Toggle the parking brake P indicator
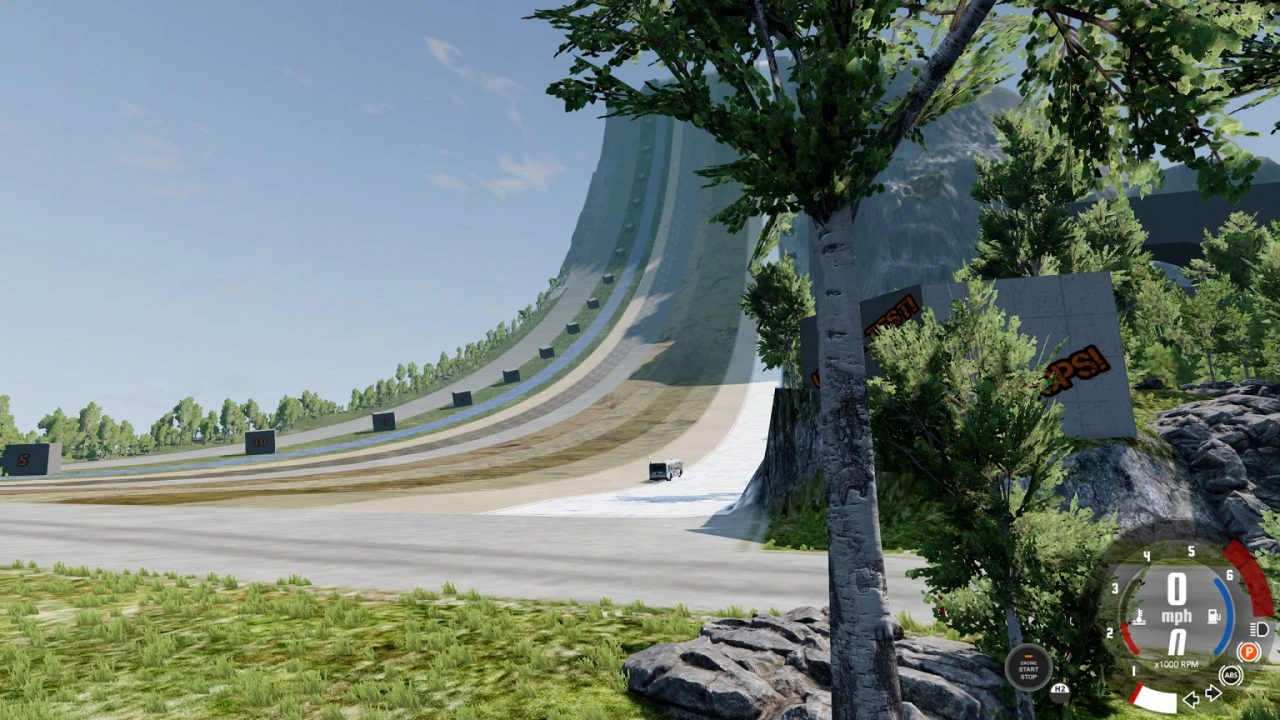This screenshot has height=720, width=1280. (1248, 650)
